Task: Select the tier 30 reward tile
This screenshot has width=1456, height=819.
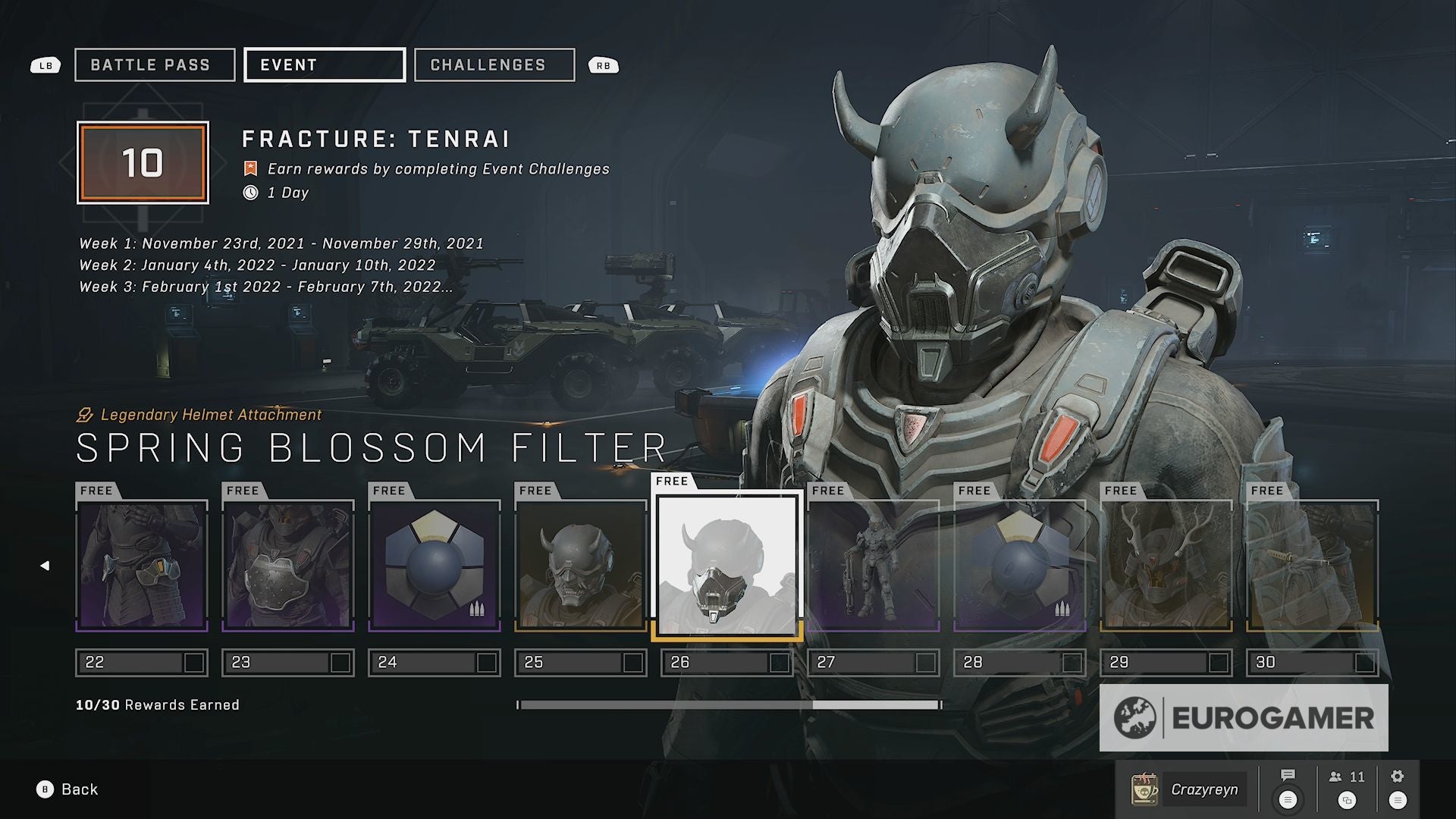Action: tap(1313, 565)
